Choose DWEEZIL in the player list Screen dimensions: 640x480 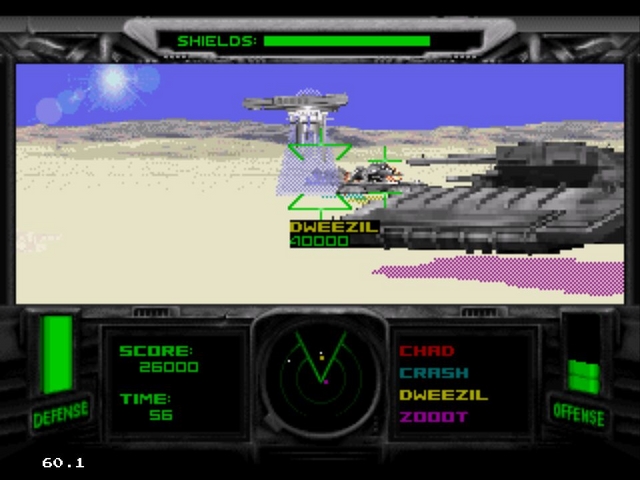point(443,395)
